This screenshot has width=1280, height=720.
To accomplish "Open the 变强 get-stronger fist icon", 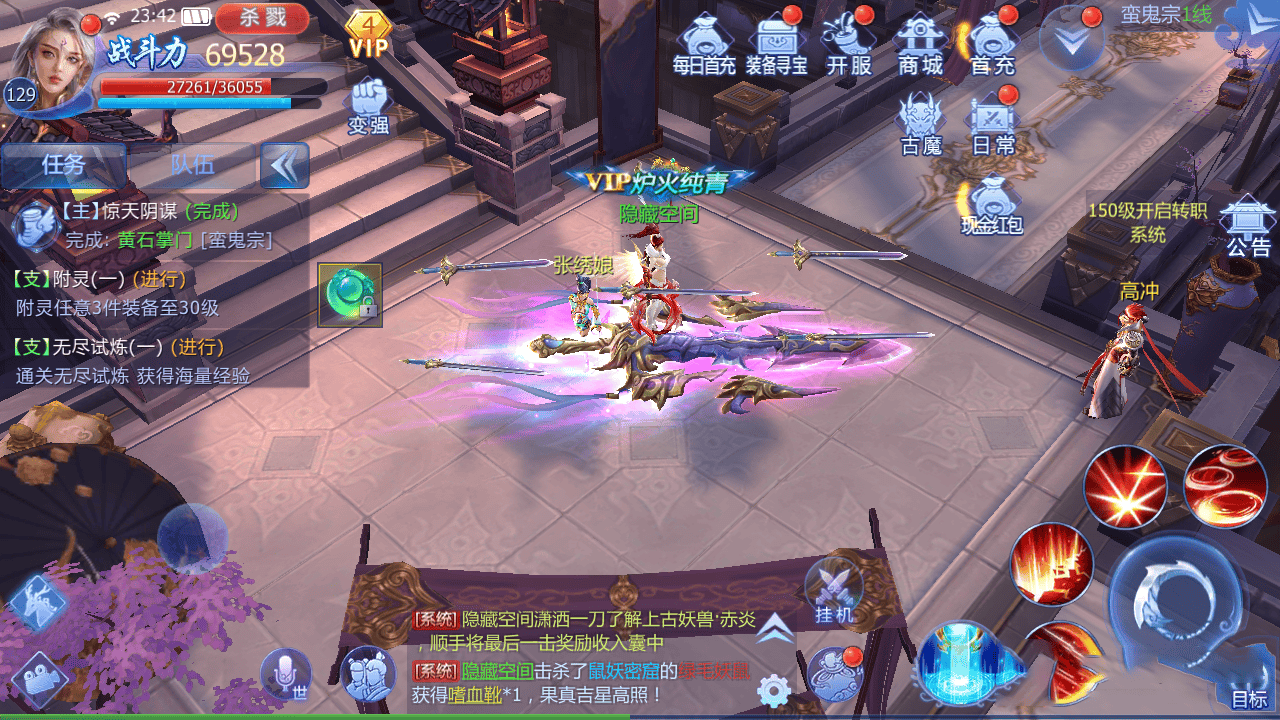I will [x=368, y=105].
